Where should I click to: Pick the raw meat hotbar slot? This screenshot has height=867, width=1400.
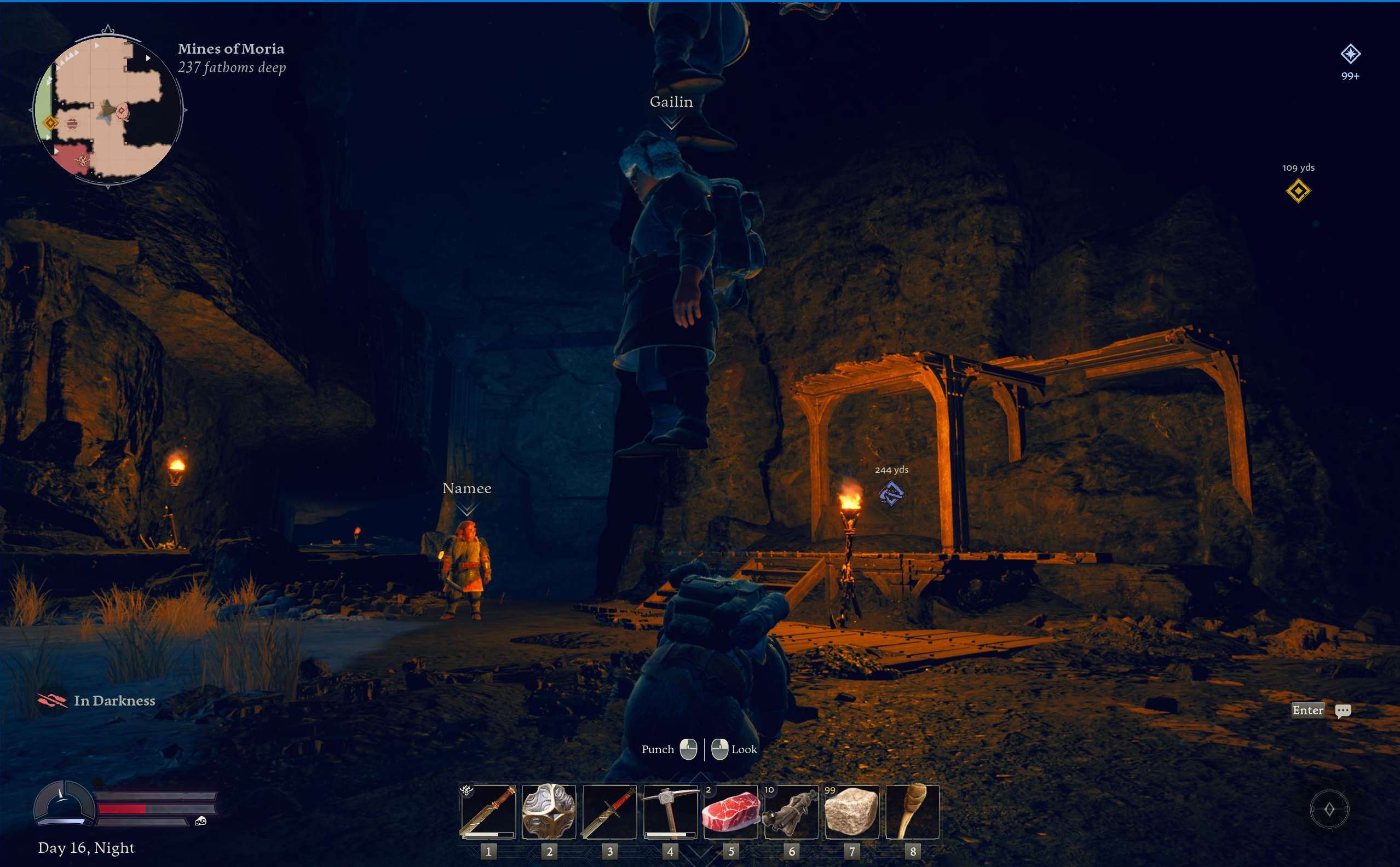pos(731,811)
